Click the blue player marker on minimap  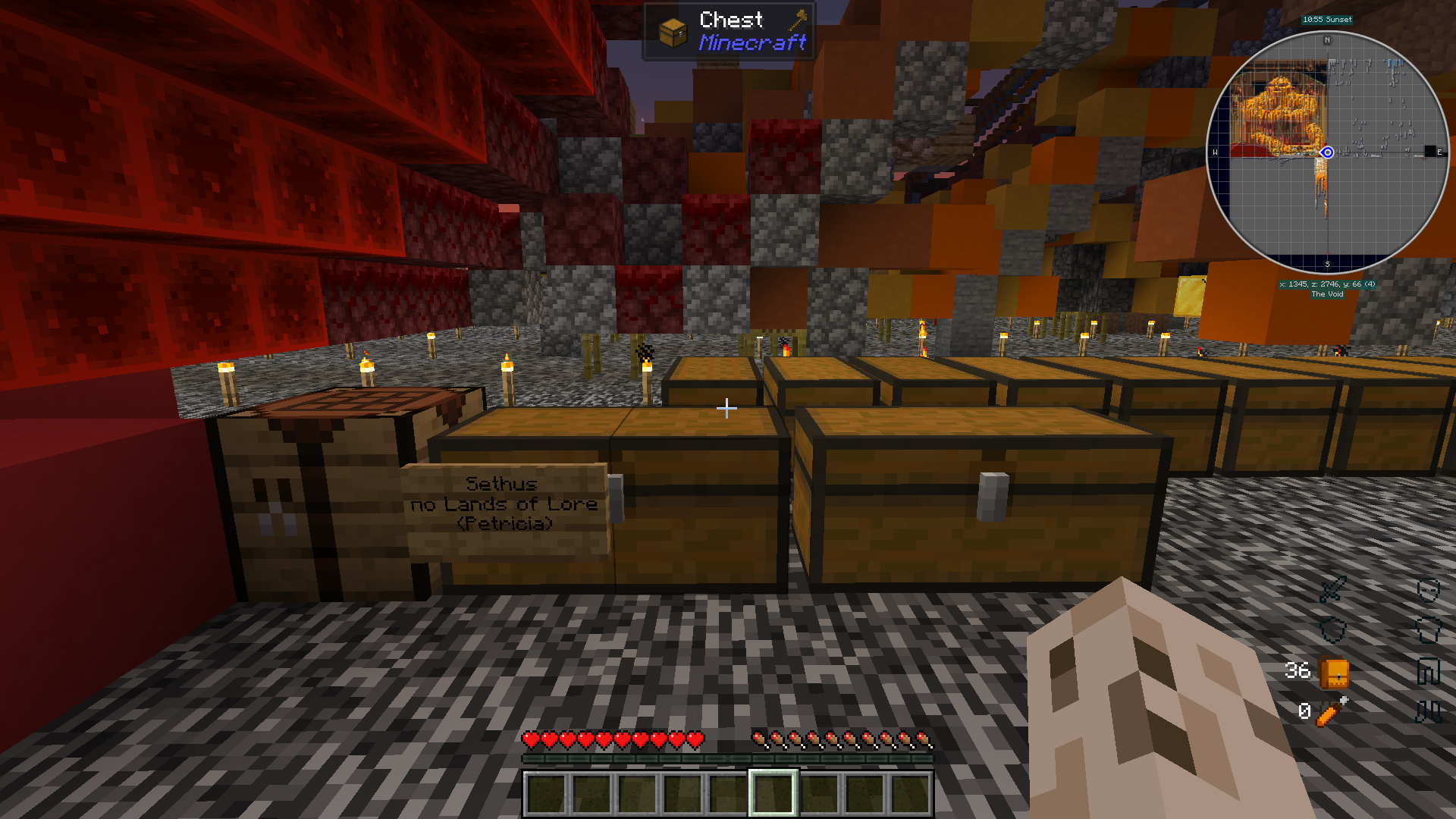pos(1327,152)
